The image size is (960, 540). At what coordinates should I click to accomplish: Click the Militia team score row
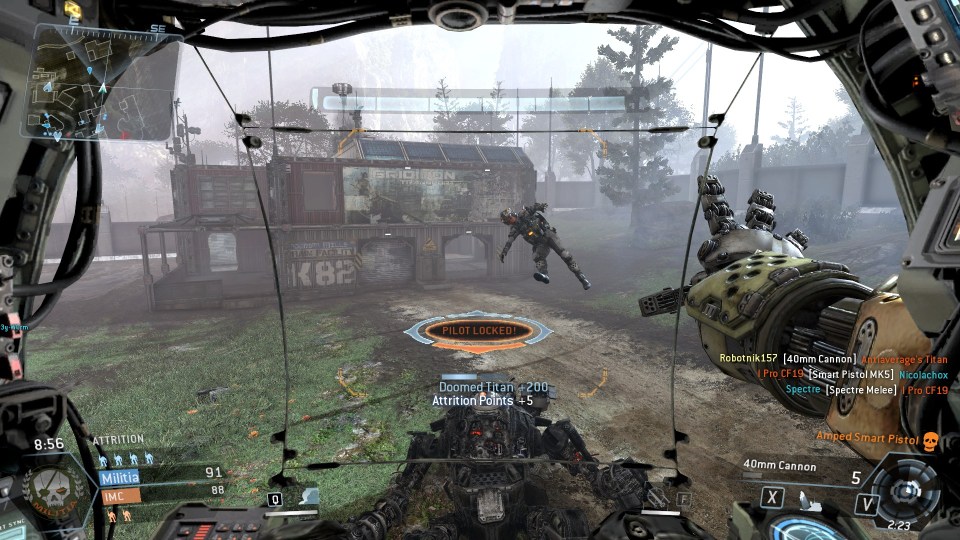[x=160, y=475]
